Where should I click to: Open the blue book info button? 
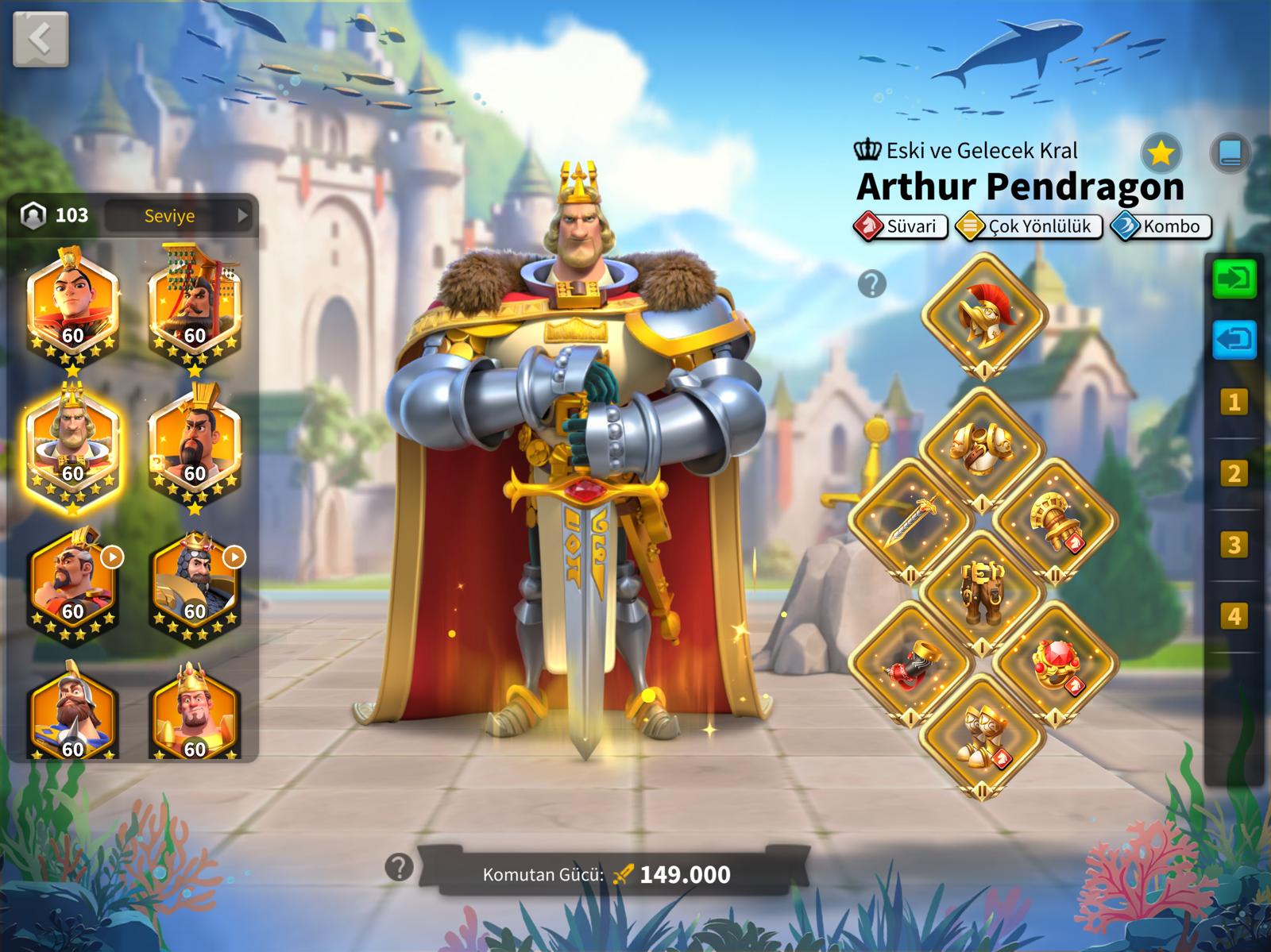[x=1229, y=152]
